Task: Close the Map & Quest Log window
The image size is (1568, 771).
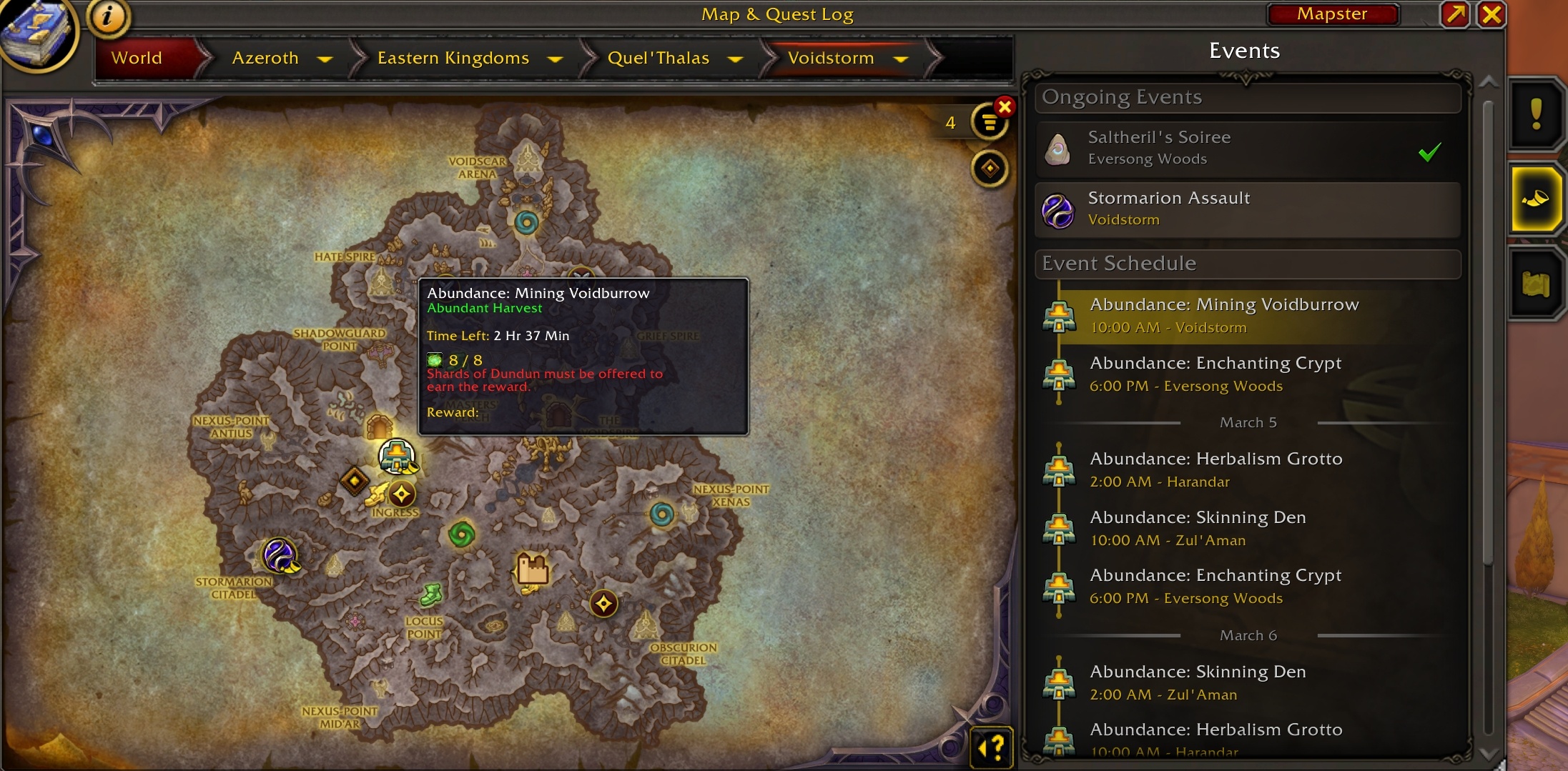Action: (x=1491, y=14)
